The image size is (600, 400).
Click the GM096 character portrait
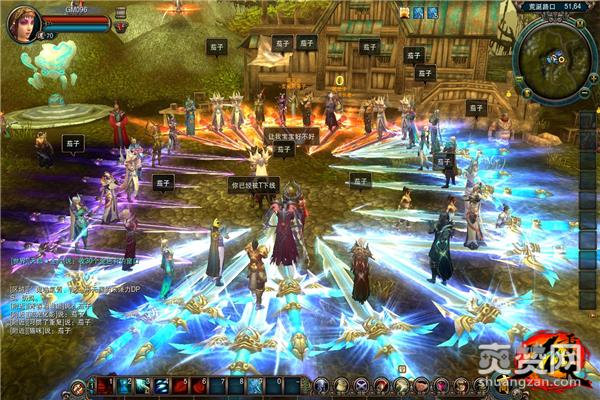[22, 23]
